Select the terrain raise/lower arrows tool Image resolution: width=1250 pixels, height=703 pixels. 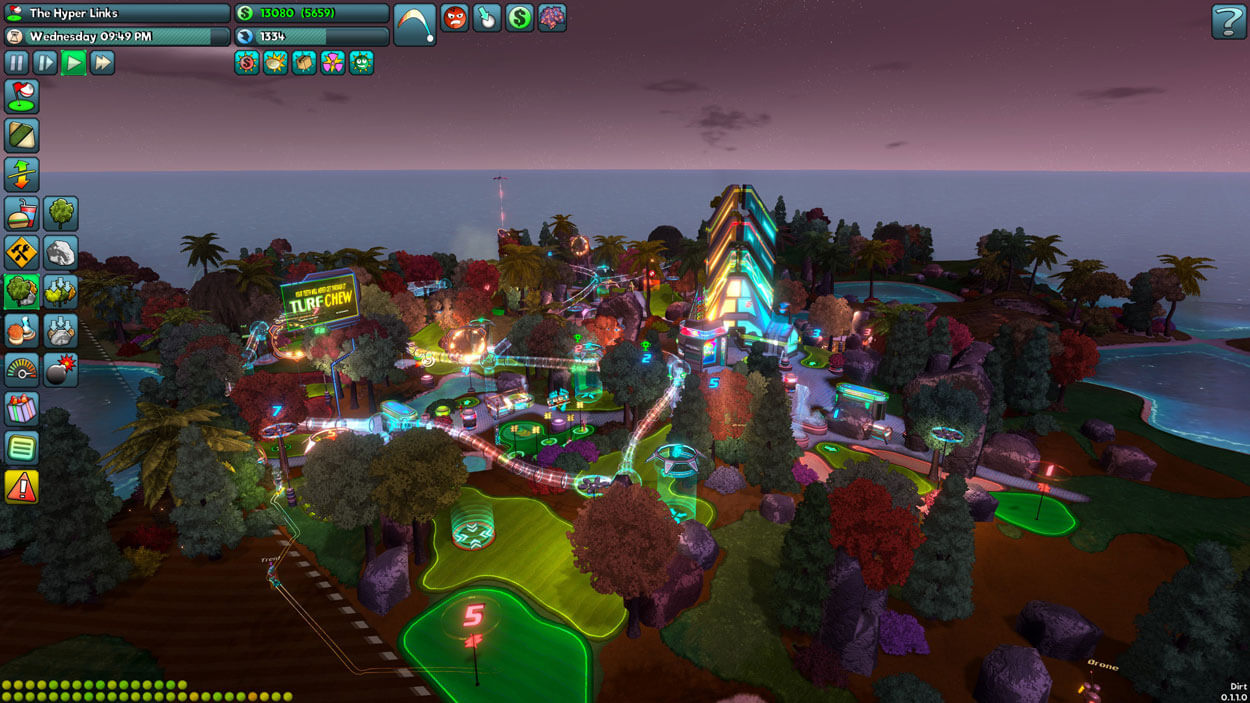22,174
